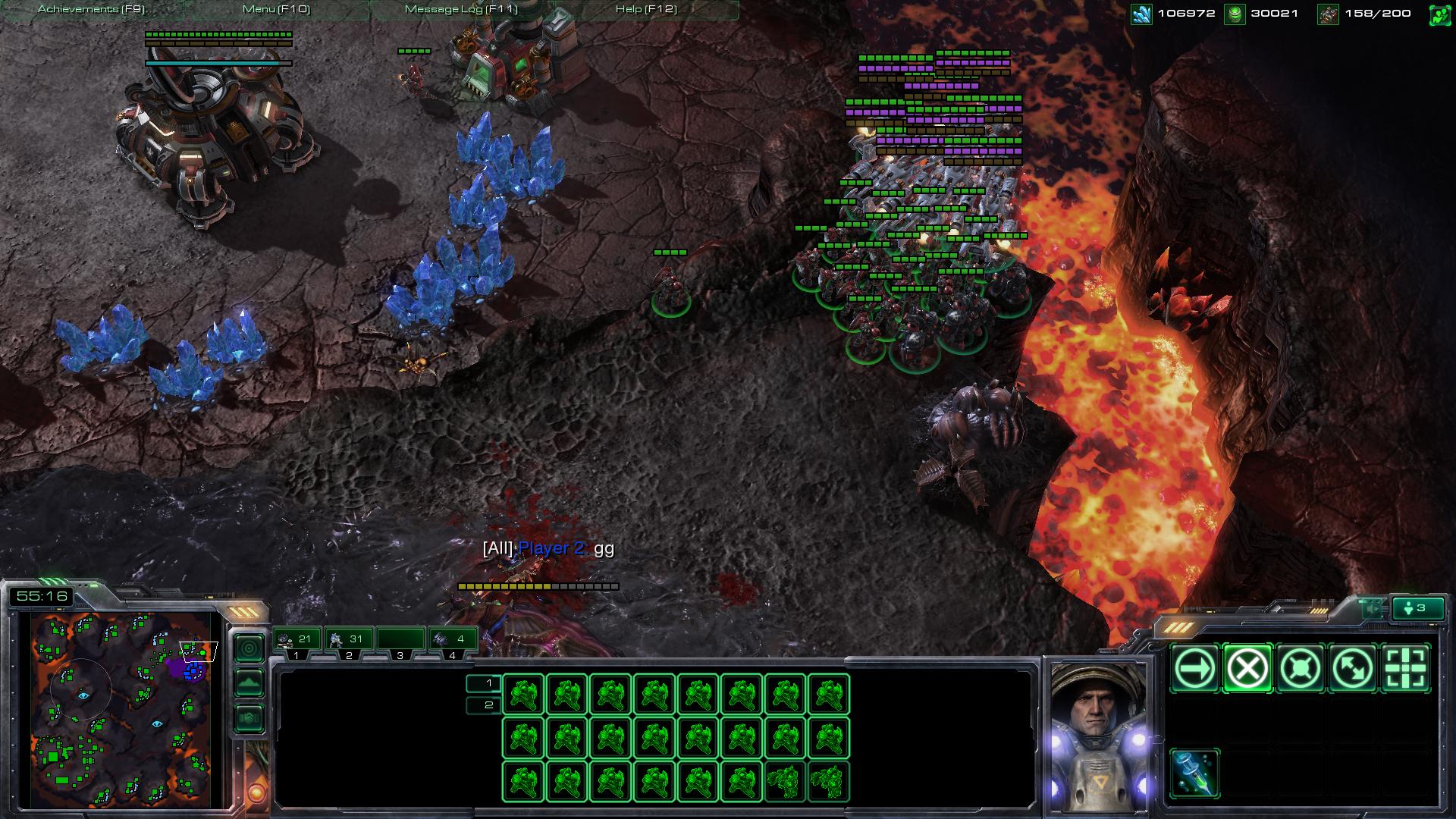This screenshot has height=819, width=1456.
Task: Choose the Patrol command
Action: coord(1353,669)
